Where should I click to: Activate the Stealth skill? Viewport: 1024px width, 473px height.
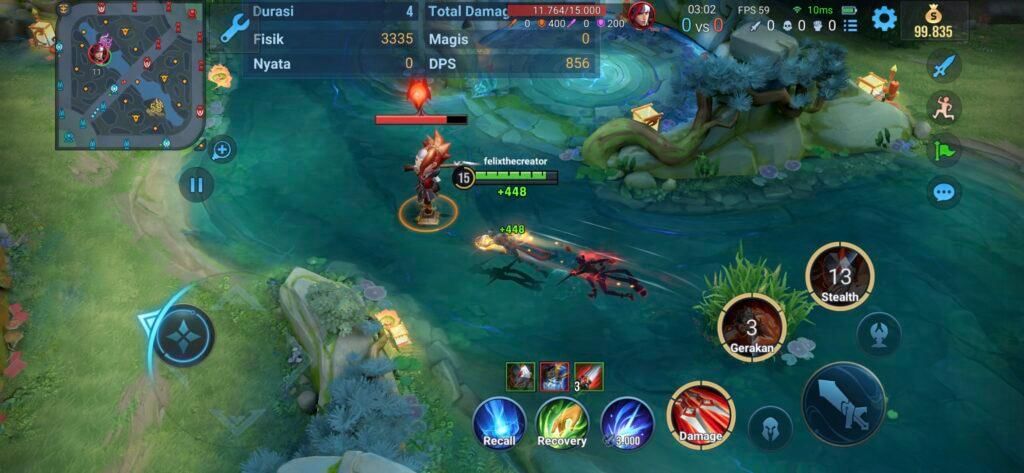[839, 276]
